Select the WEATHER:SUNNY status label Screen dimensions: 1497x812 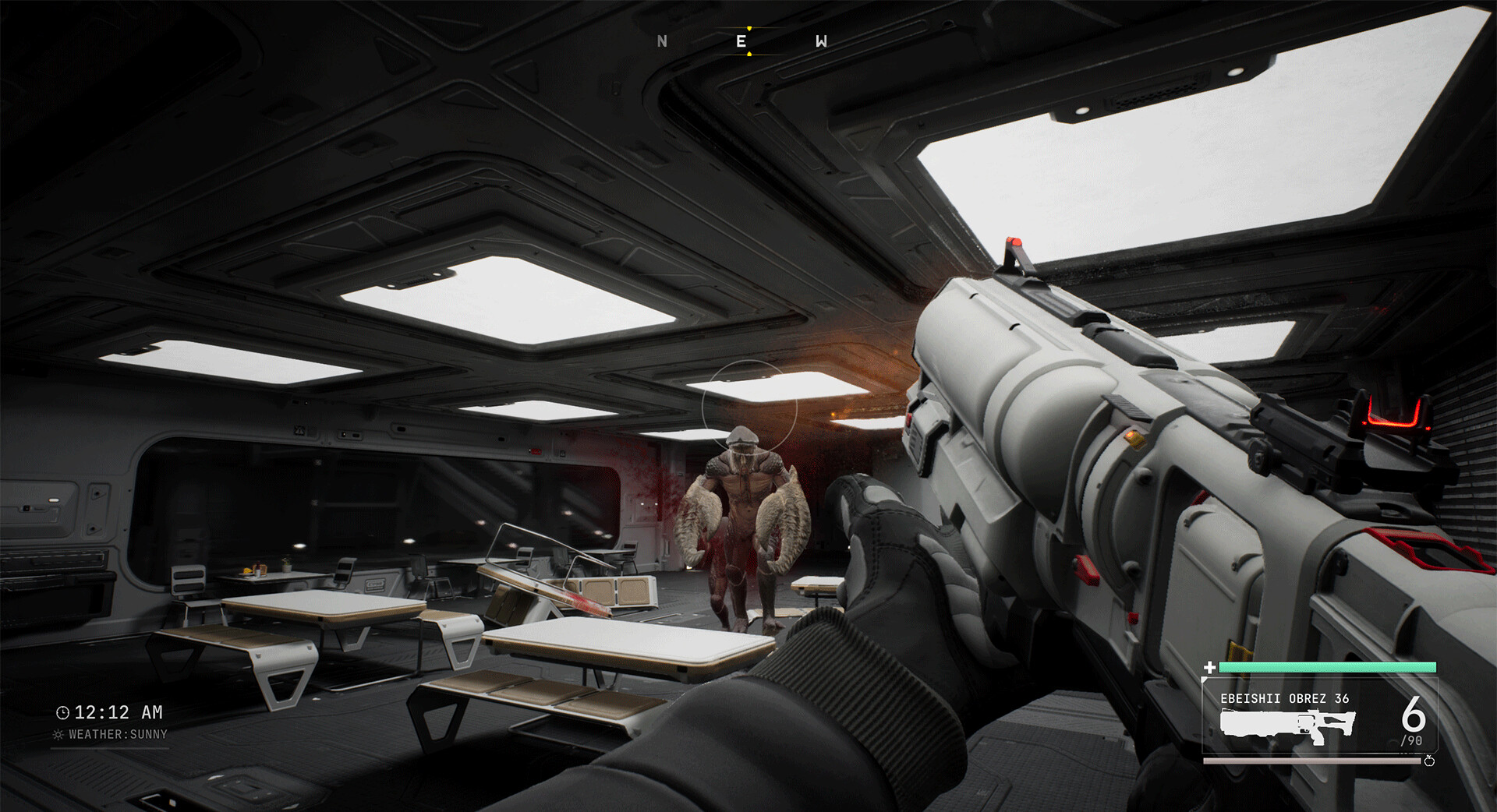tap(118, 734)
